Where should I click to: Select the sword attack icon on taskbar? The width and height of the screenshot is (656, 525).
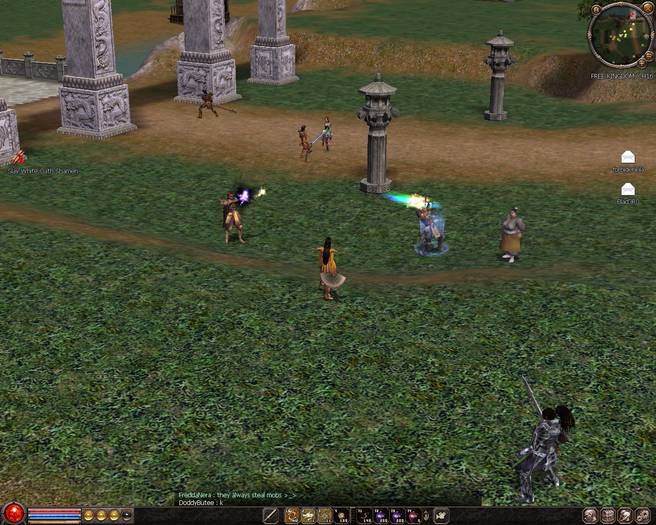(x=270, y=516)
